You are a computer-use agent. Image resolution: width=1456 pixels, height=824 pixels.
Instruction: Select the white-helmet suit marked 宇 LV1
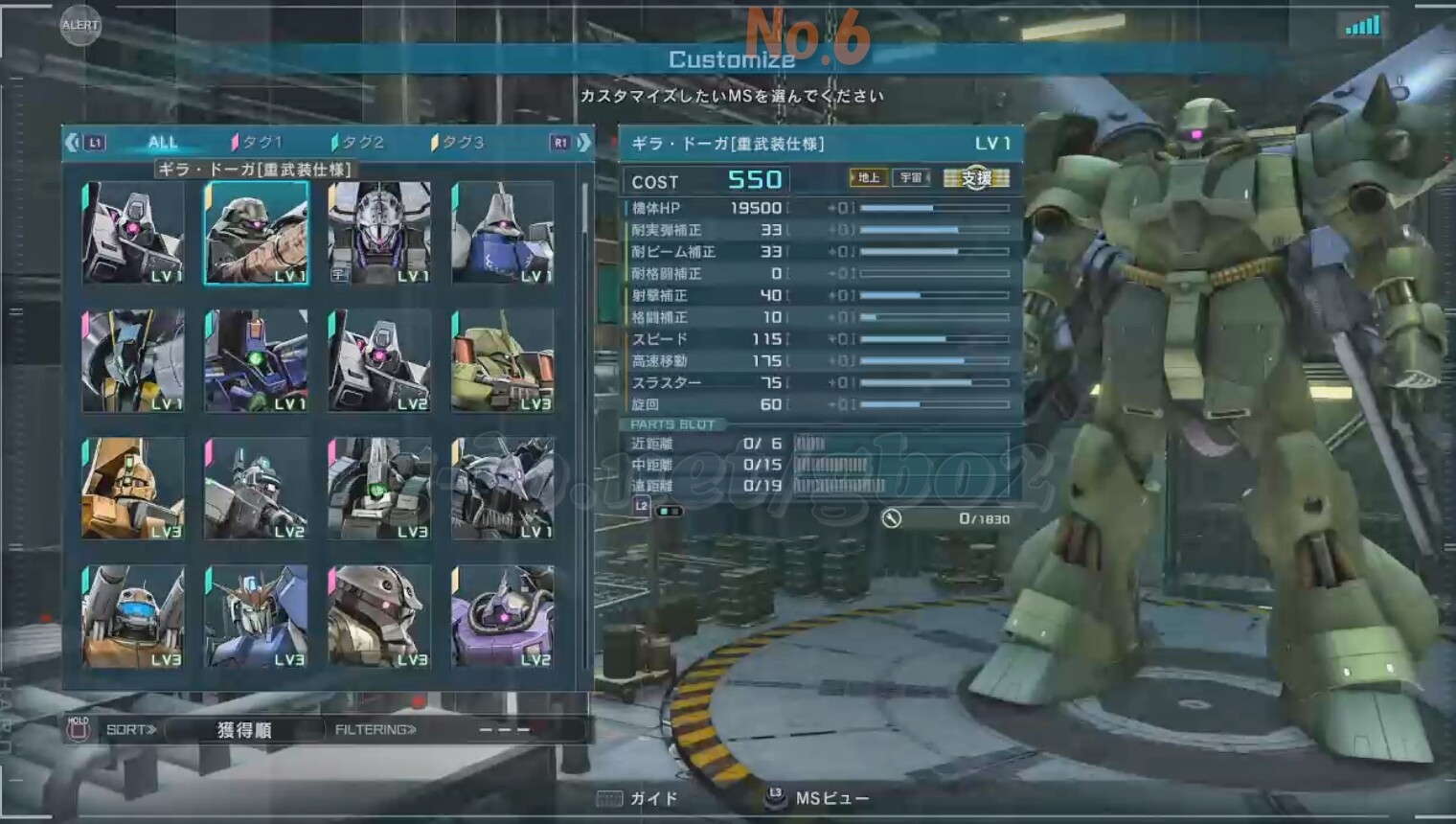[x=379, y=233]
